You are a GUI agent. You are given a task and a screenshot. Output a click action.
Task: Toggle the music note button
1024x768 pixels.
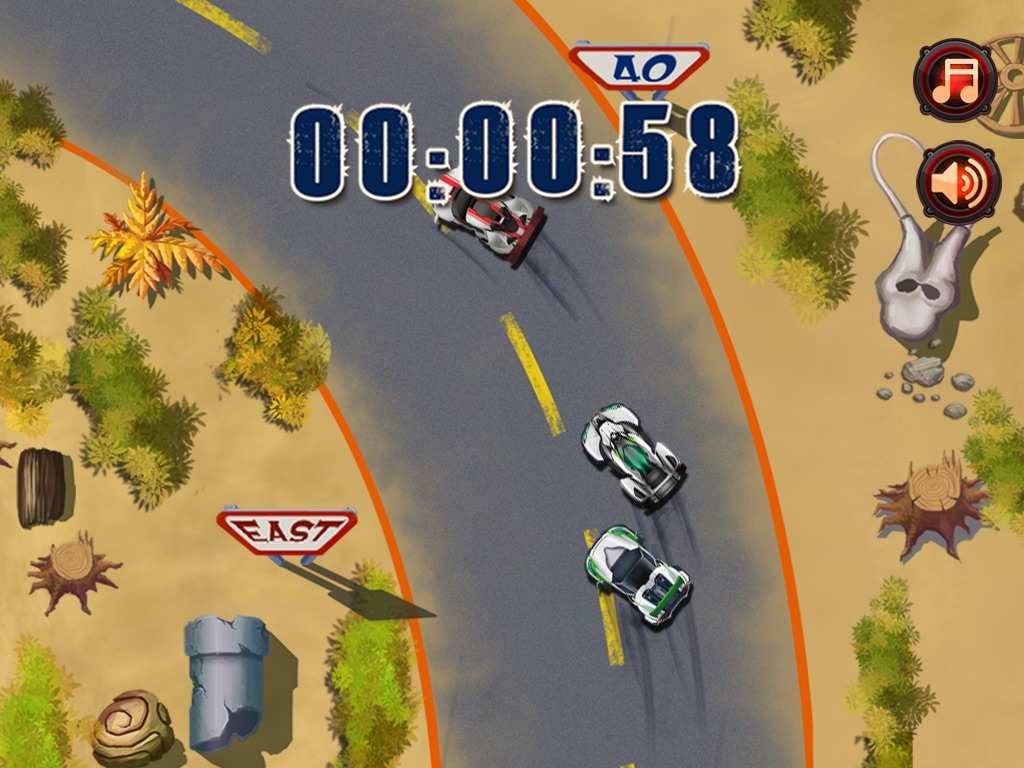pyautogui.click(x=955, y=80)
